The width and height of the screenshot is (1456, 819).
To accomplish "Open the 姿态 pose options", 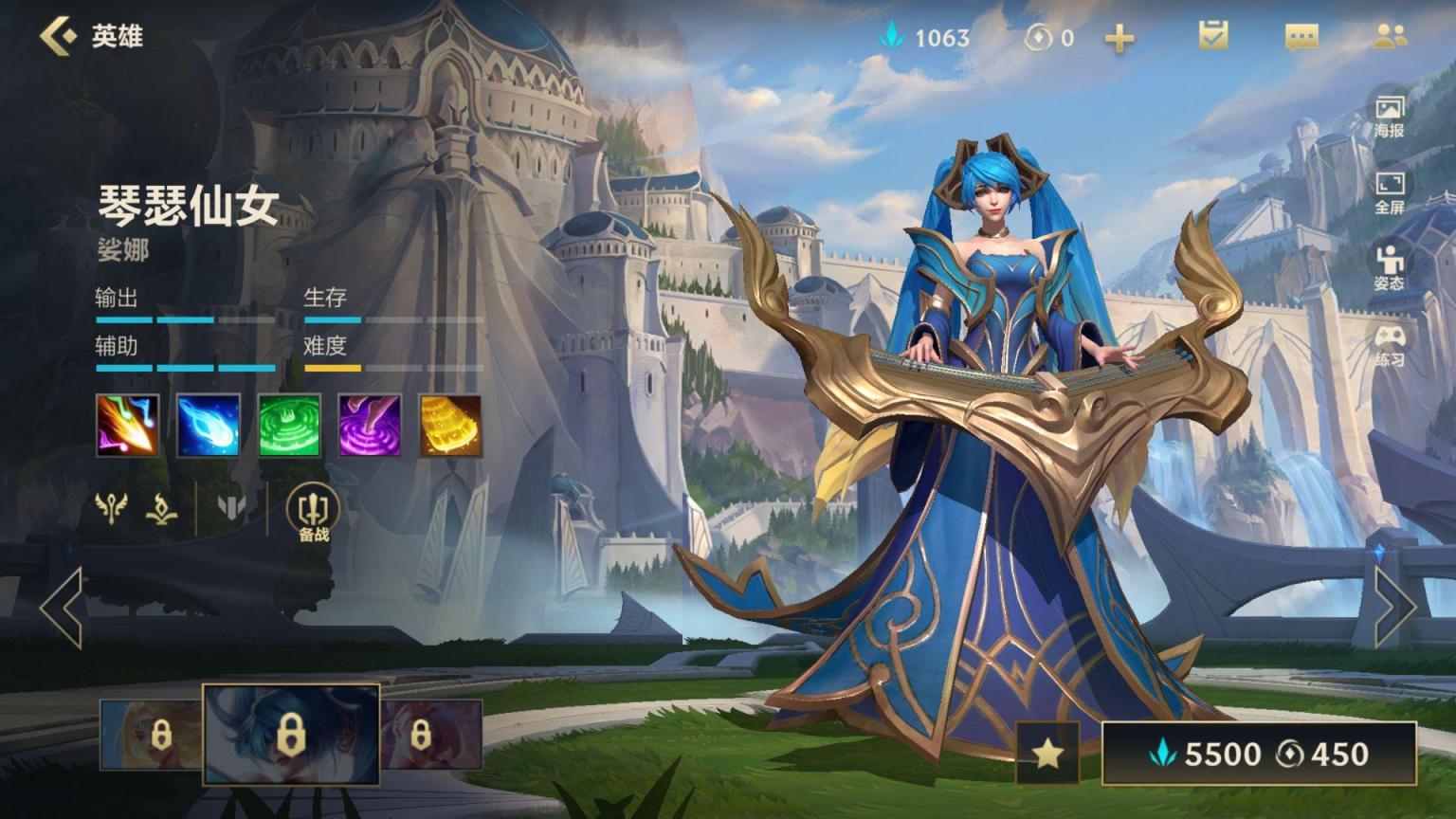I will (1389, 268).
